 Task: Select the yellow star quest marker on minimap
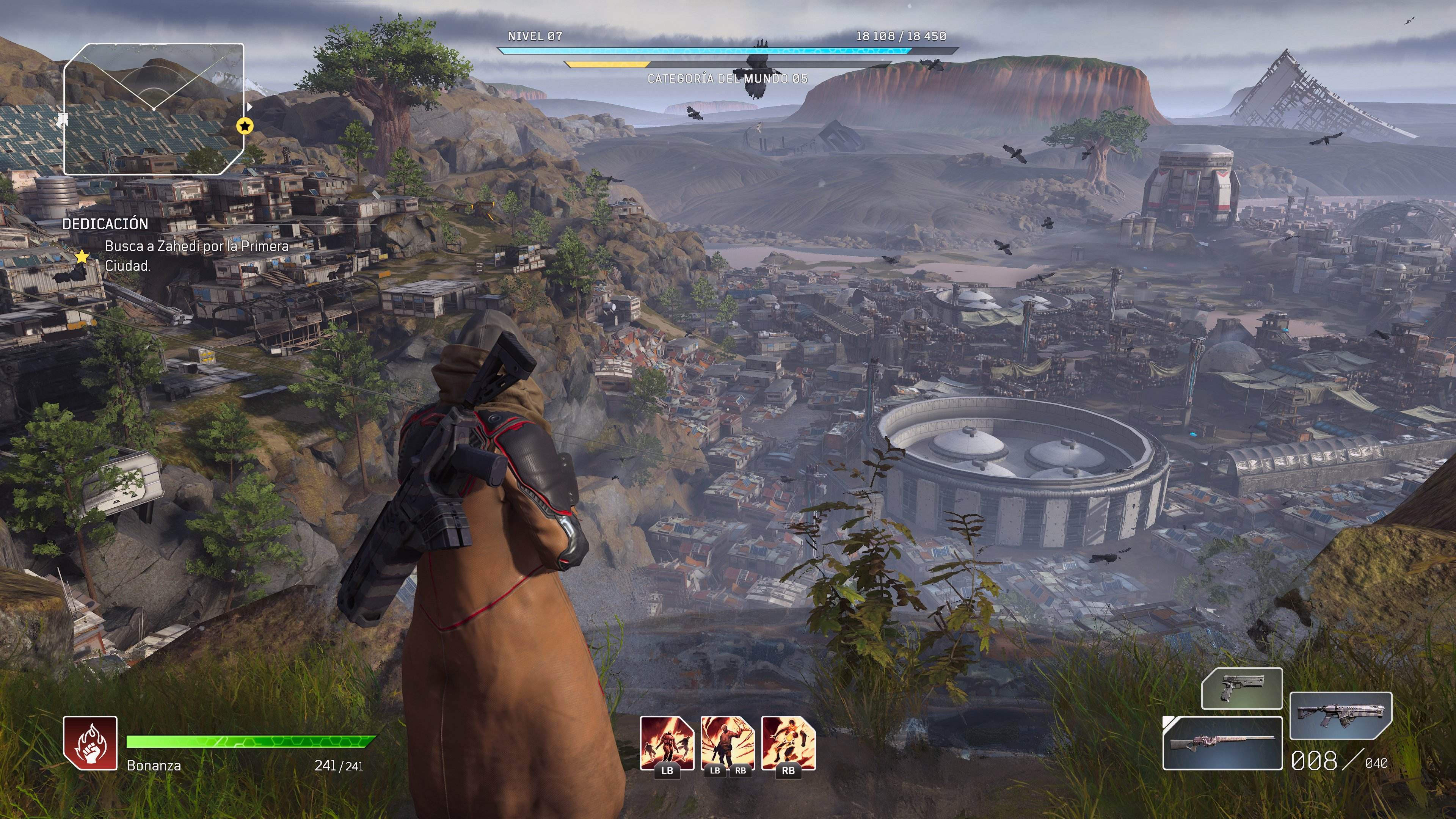(x=245, y=126)
